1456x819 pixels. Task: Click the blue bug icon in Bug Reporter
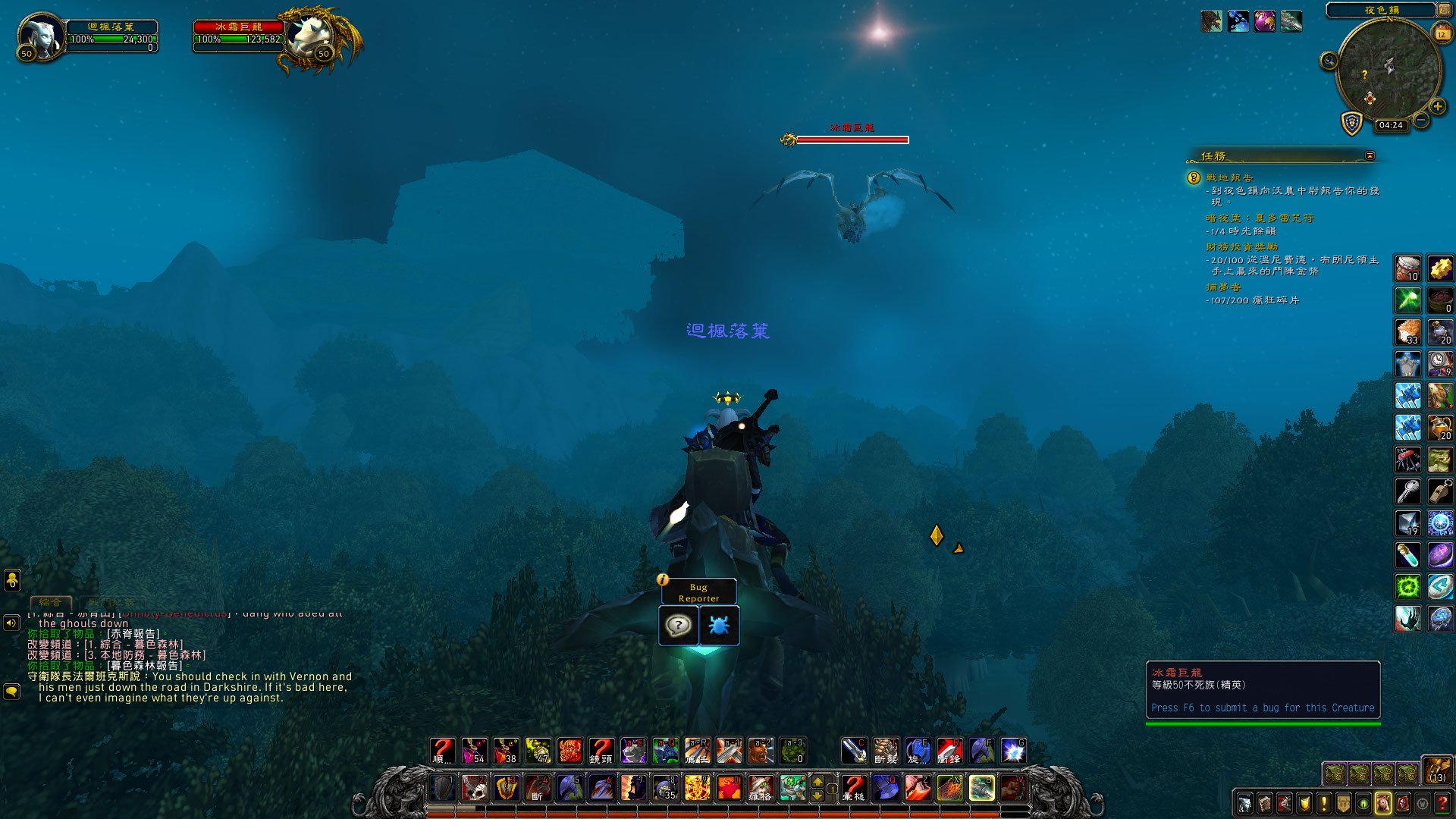(718, 626)
